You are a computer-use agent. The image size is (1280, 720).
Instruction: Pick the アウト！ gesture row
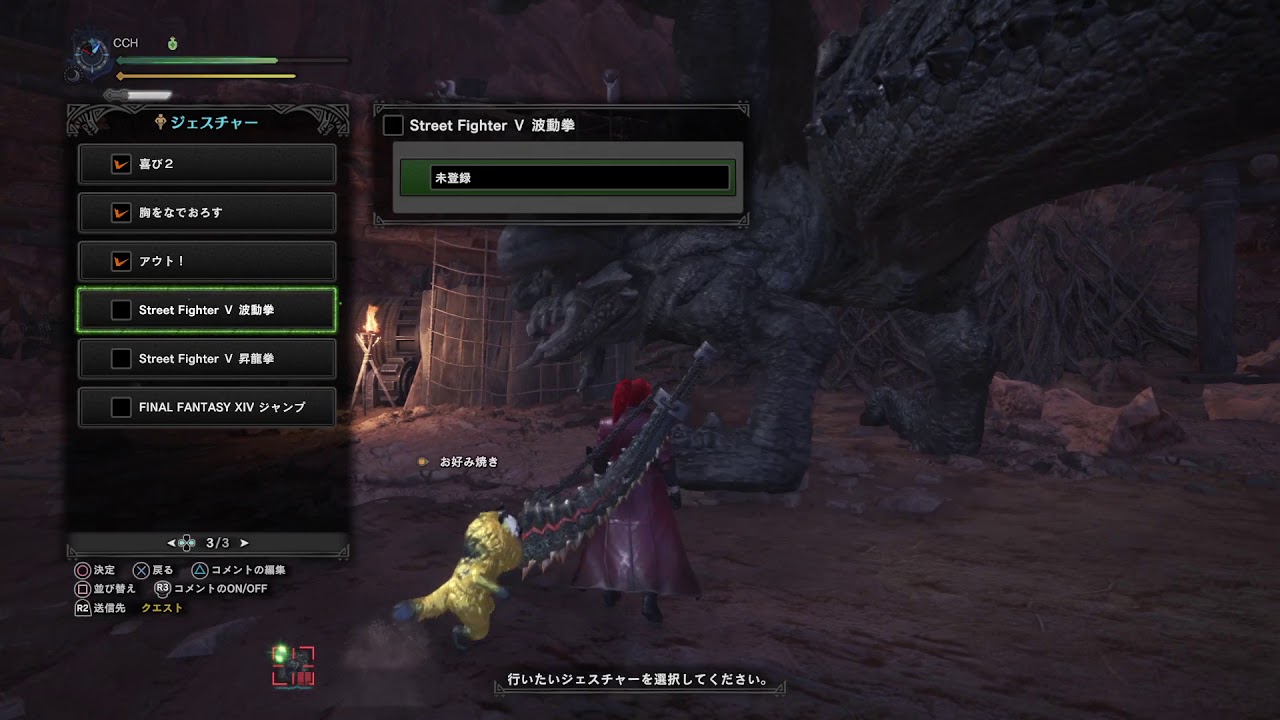click(x=207, y=261)
